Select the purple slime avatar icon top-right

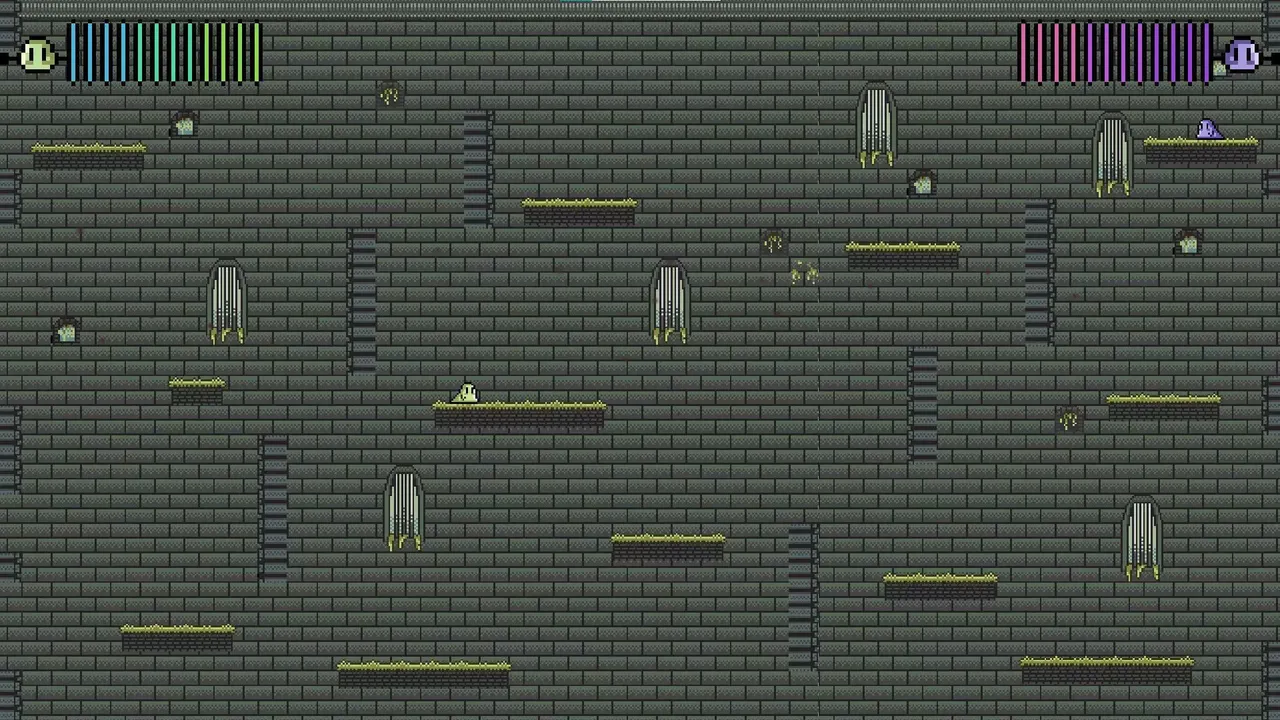[1241, 55]
